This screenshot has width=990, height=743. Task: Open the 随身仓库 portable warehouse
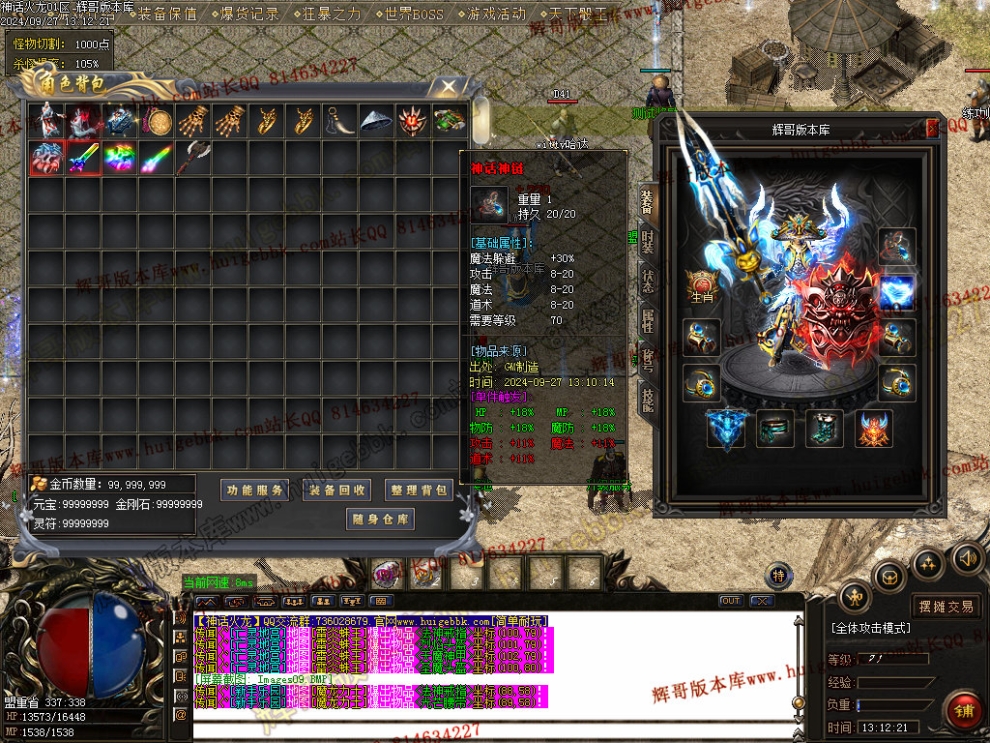pyautogui.click(x=380, y=520)
